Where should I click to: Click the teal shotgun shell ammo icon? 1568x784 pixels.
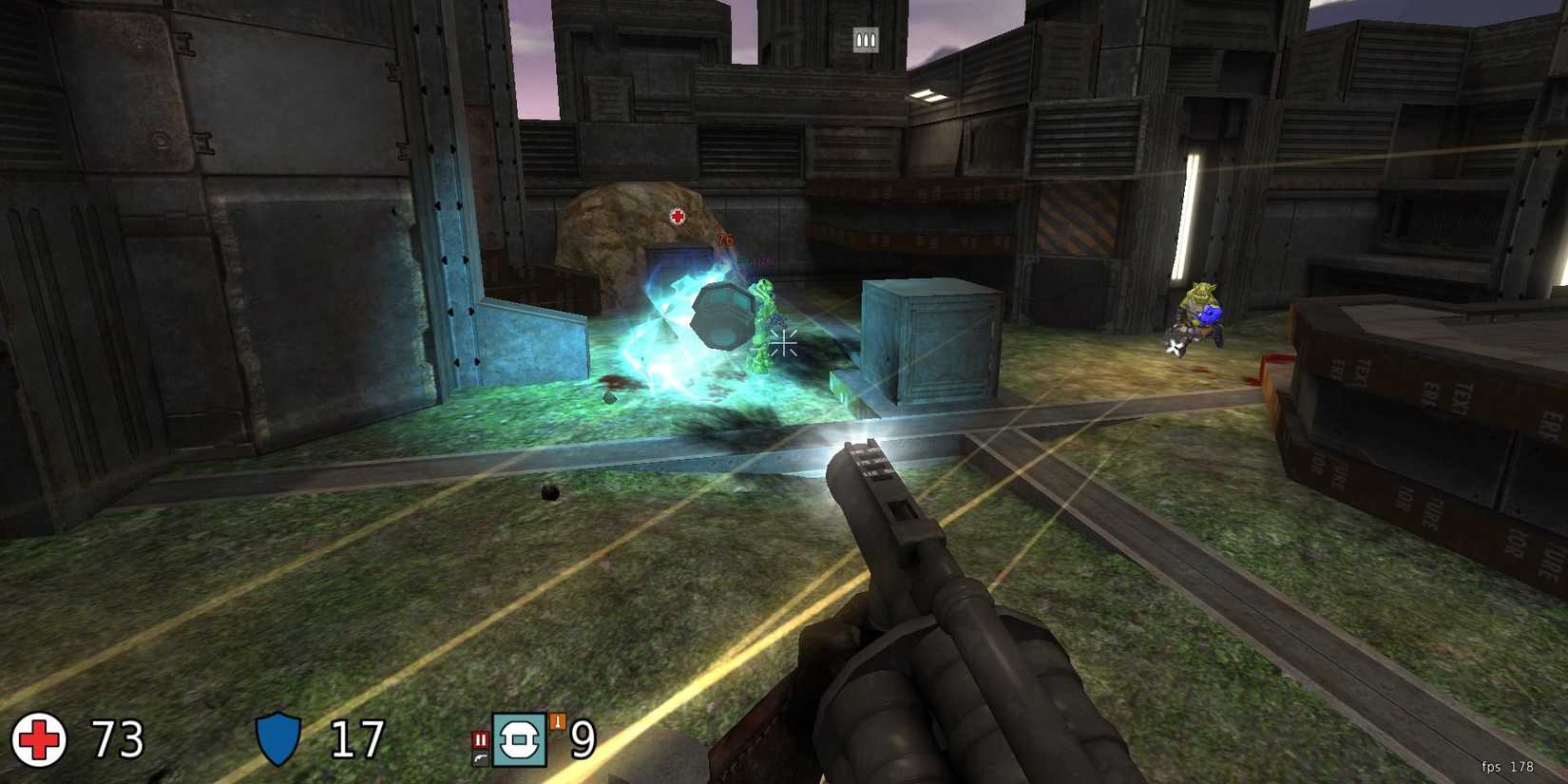coord(520,740)
